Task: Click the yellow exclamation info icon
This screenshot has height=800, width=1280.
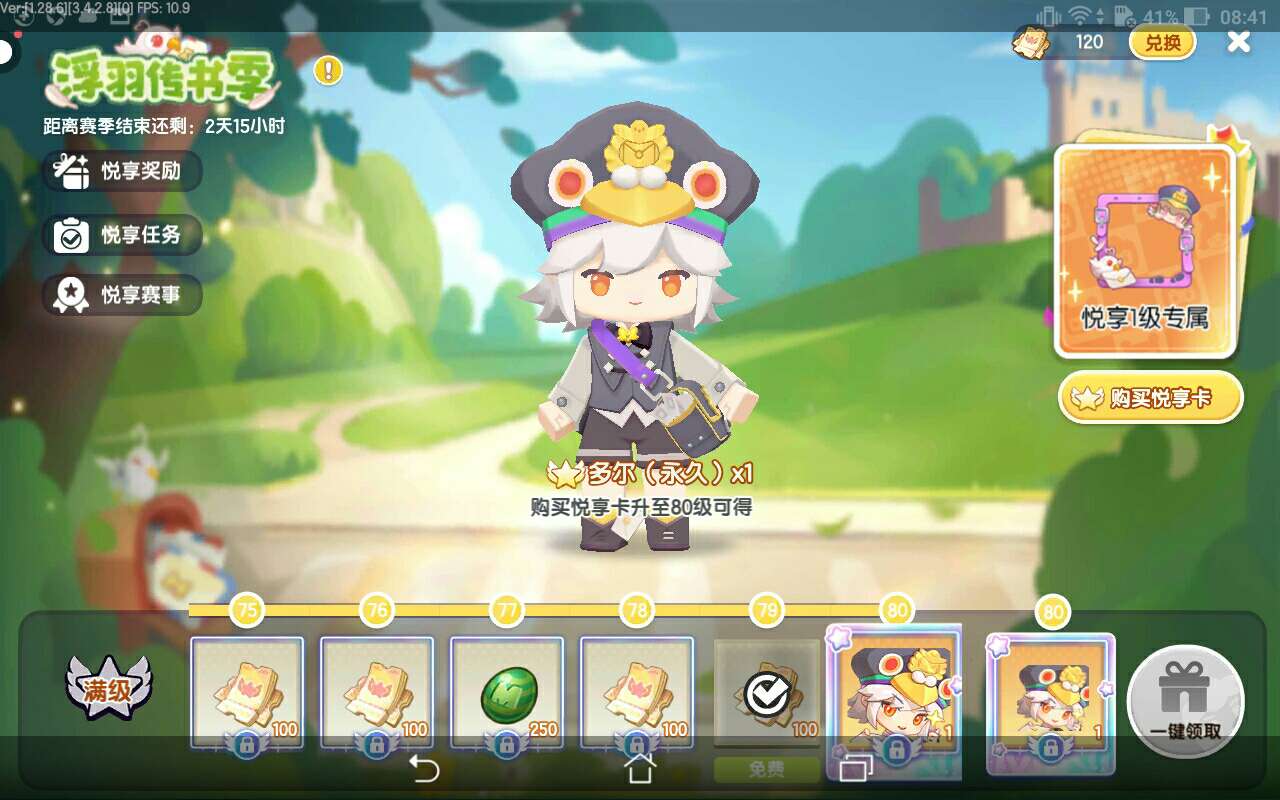Action: pyautogui.click(x=328, y=70)
